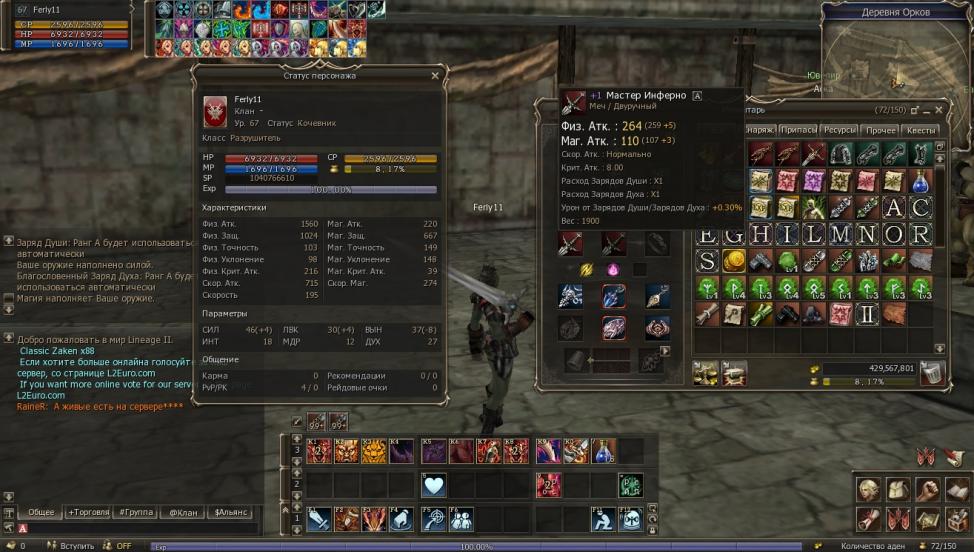Show the Прочее inventory tab

pyautogui.click(x=880, y=130)
